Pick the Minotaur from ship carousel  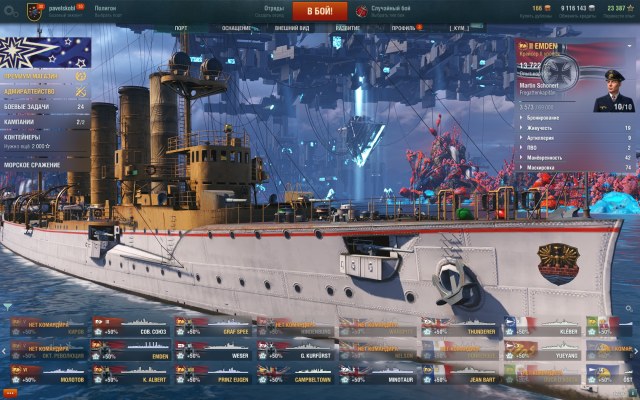click(x=376, y=374)
